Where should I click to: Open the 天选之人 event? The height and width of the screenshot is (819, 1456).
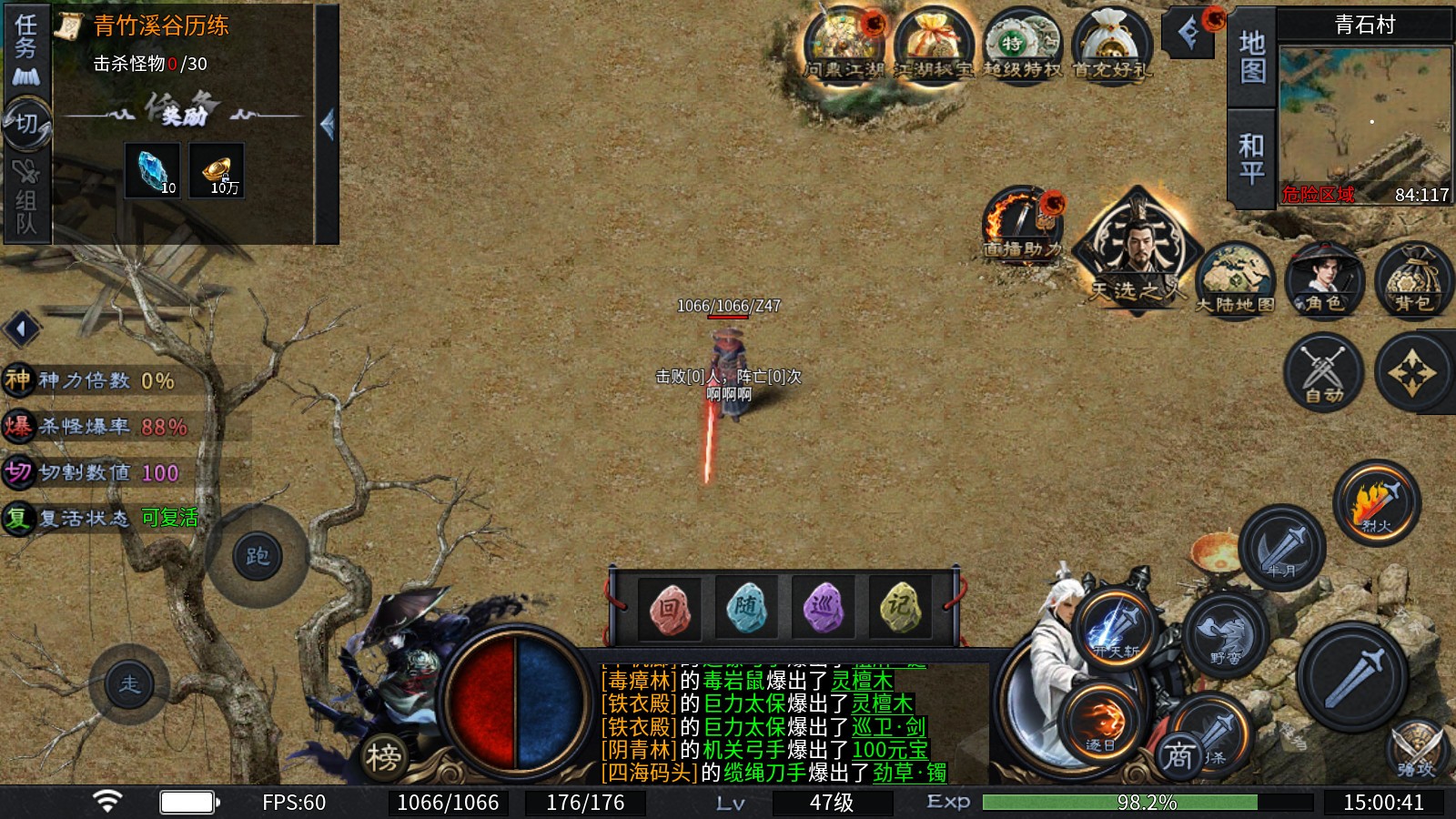1137,250
